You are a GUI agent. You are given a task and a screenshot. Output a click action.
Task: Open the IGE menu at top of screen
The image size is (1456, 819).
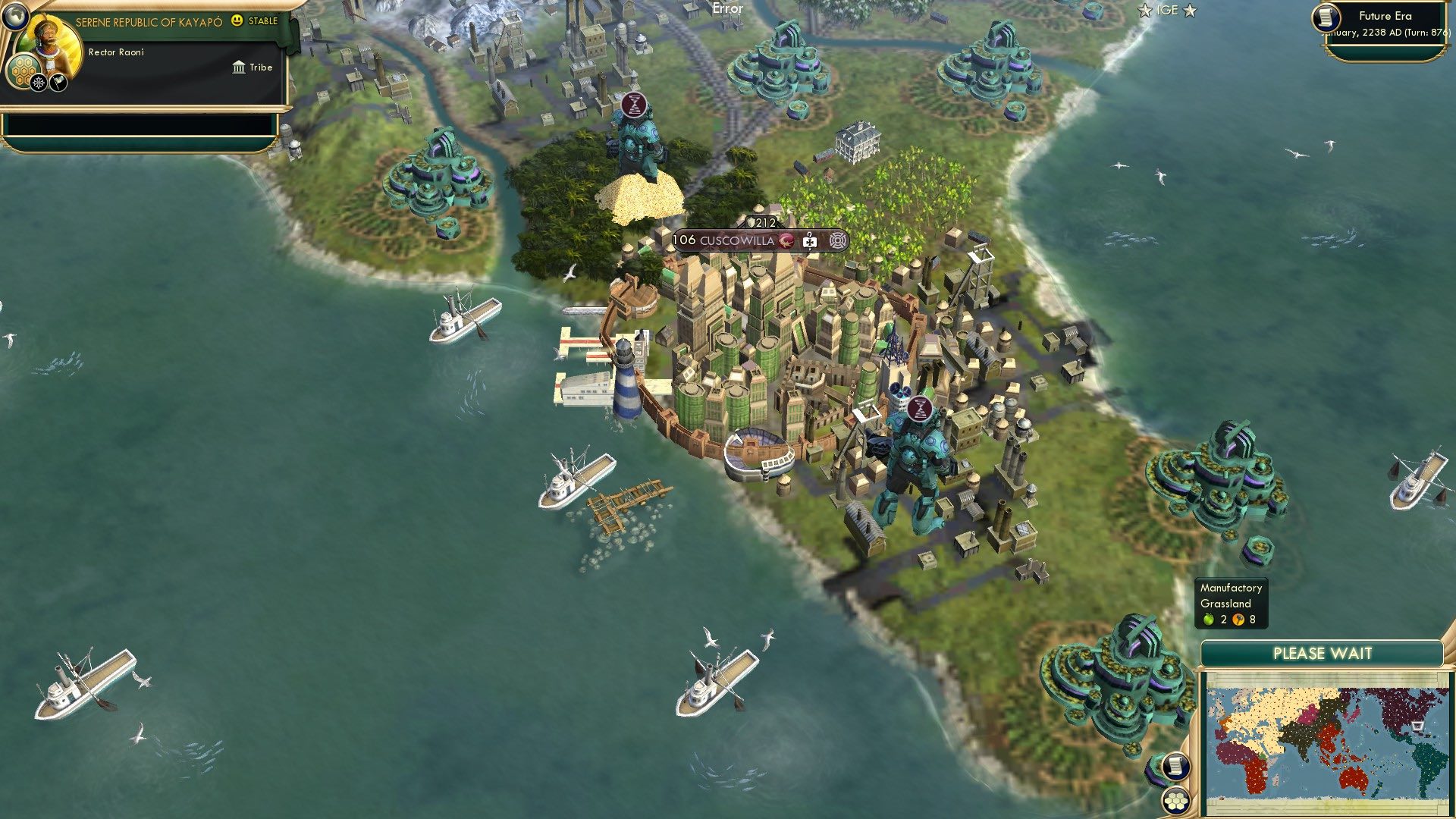coord(1168,11)
